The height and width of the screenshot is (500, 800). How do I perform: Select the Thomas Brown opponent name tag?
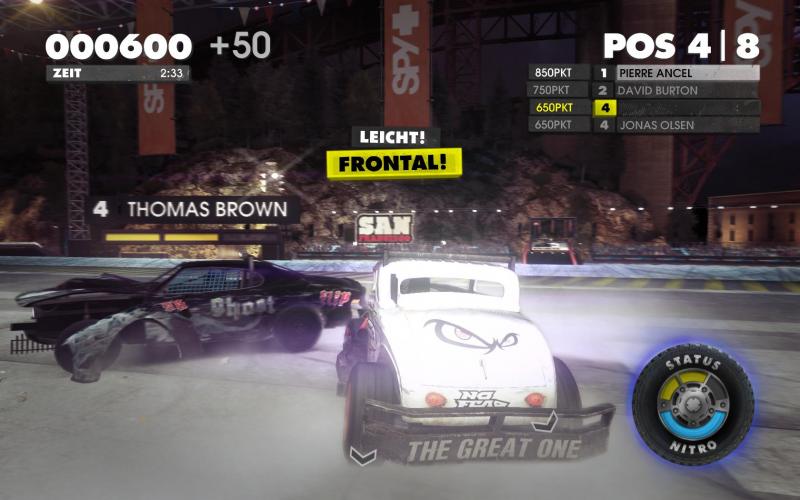click(x=195, y=210)
